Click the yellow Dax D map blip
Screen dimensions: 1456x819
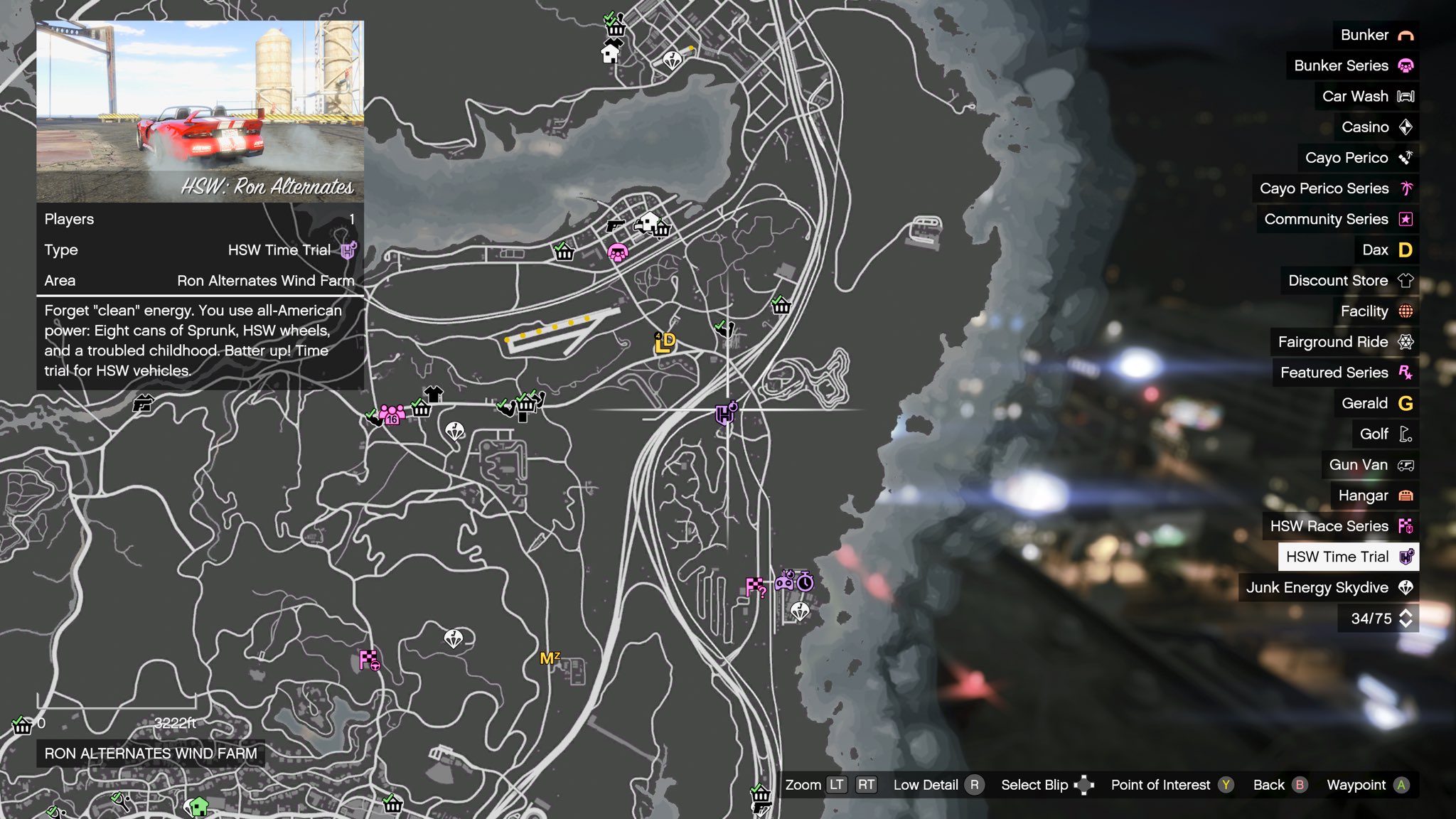click(665, 343)
